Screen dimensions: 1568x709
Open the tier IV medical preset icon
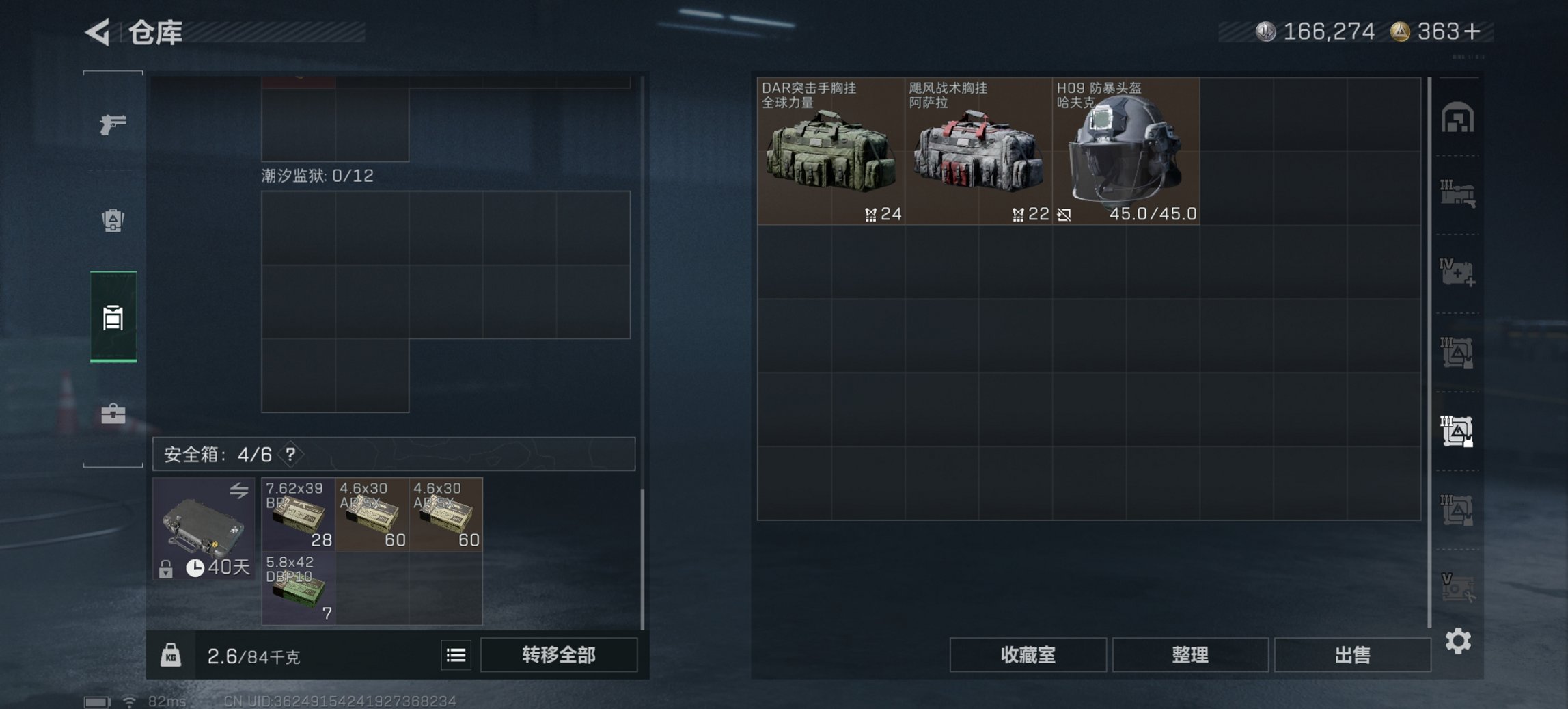pyautogui.click(x=1459, y=272)
